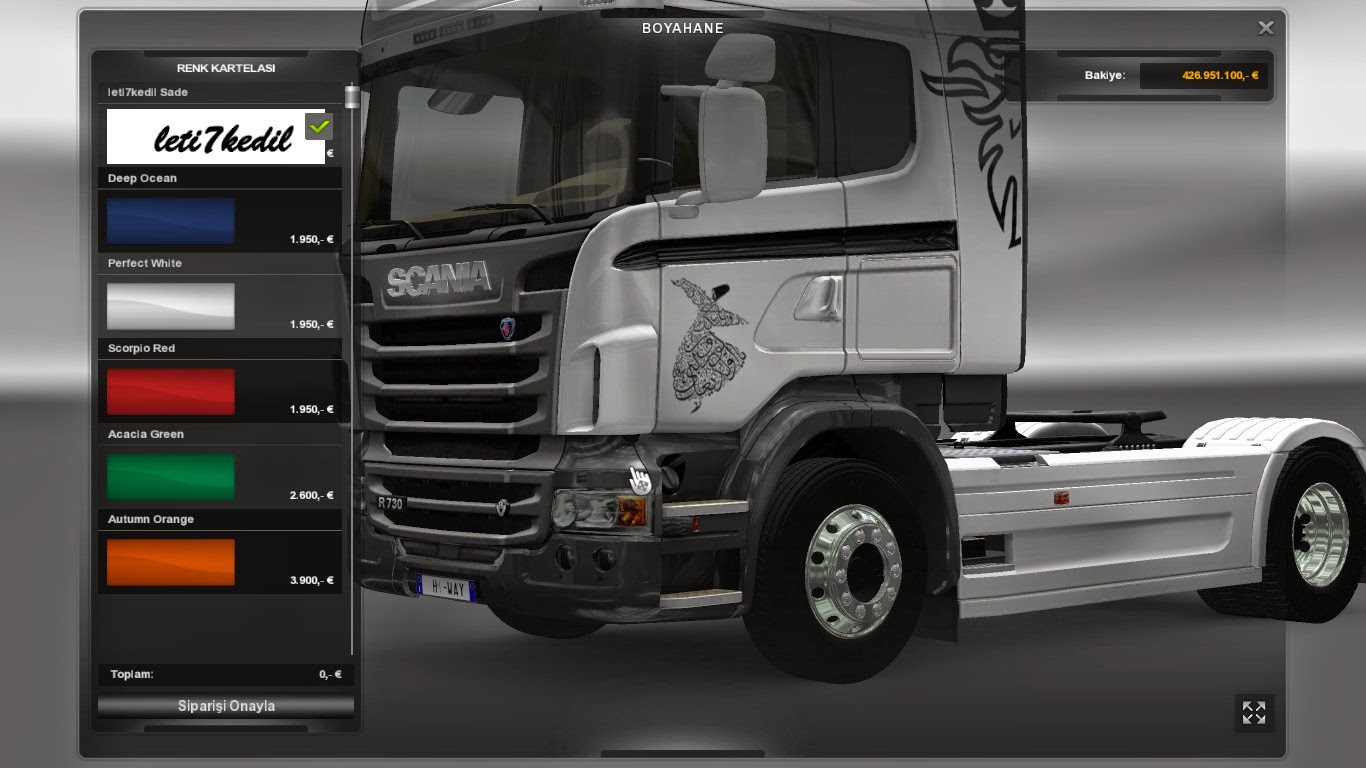Click the Bakiye balance display
The image size is (1366, 768).
1160,75
